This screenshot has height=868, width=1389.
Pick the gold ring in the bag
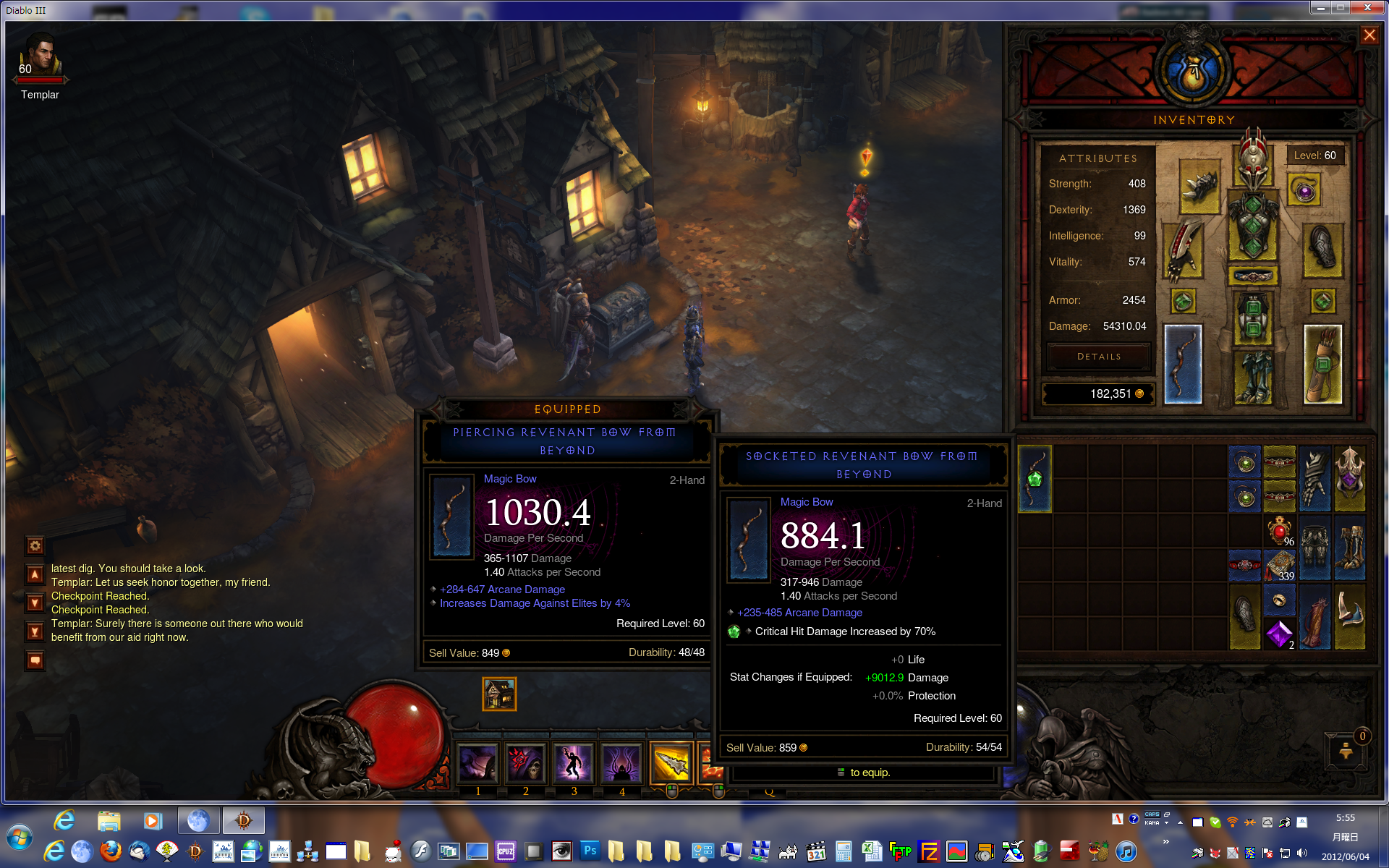(x=1279, y=600)
